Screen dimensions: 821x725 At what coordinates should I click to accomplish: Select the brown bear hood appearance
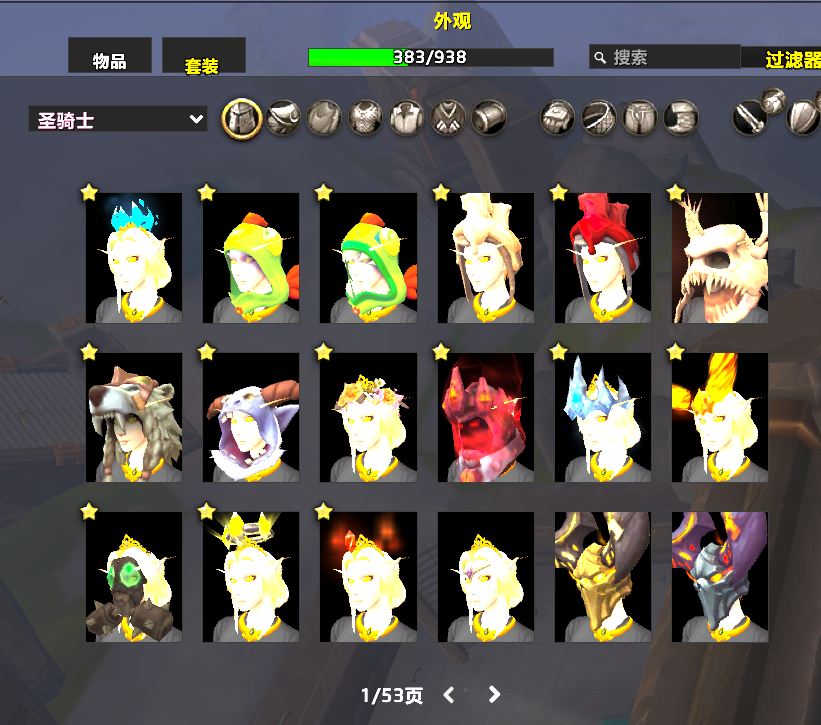coord(134,417)
